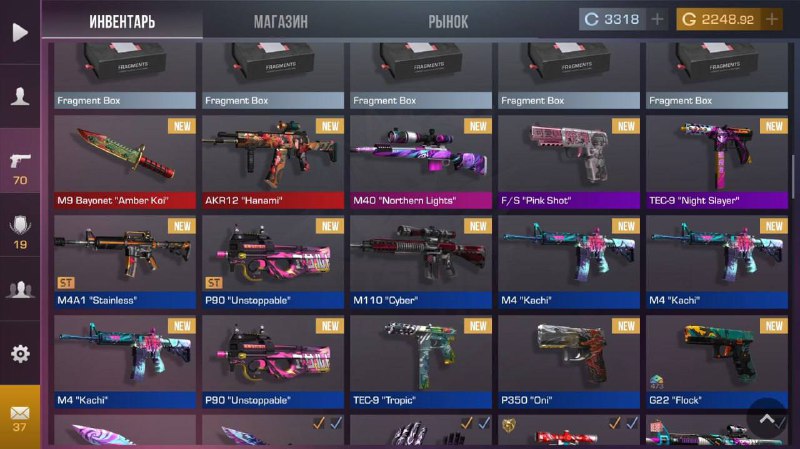Click the scroll-to-top arrow button
This screenshot has height=449, width=800.
pos(768,420)
